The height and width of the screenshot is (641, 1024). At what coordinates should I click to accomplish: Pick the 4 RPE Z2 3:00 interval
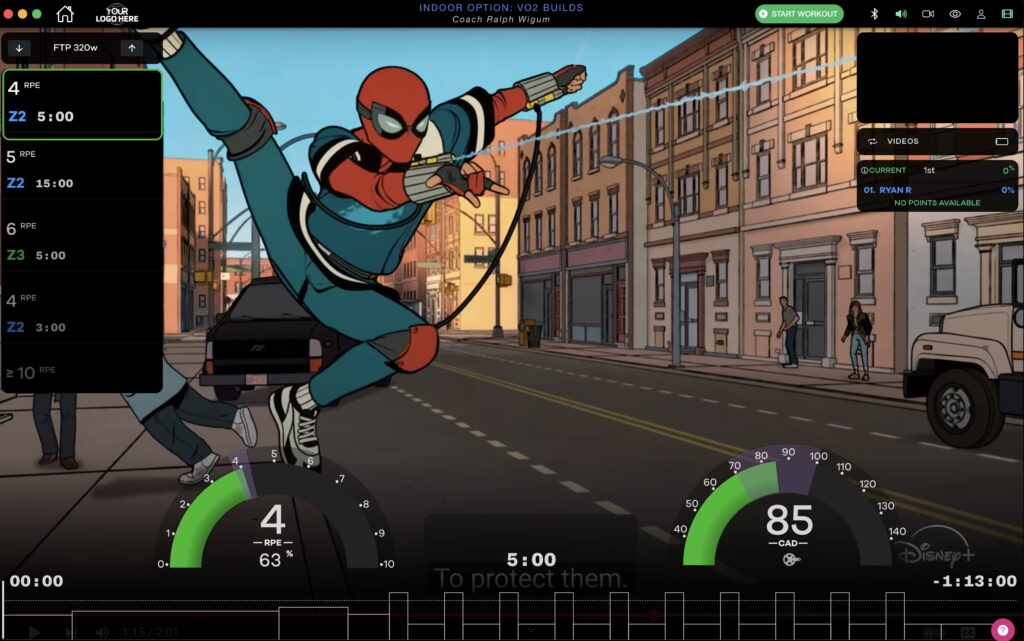(x=82, y=315)
